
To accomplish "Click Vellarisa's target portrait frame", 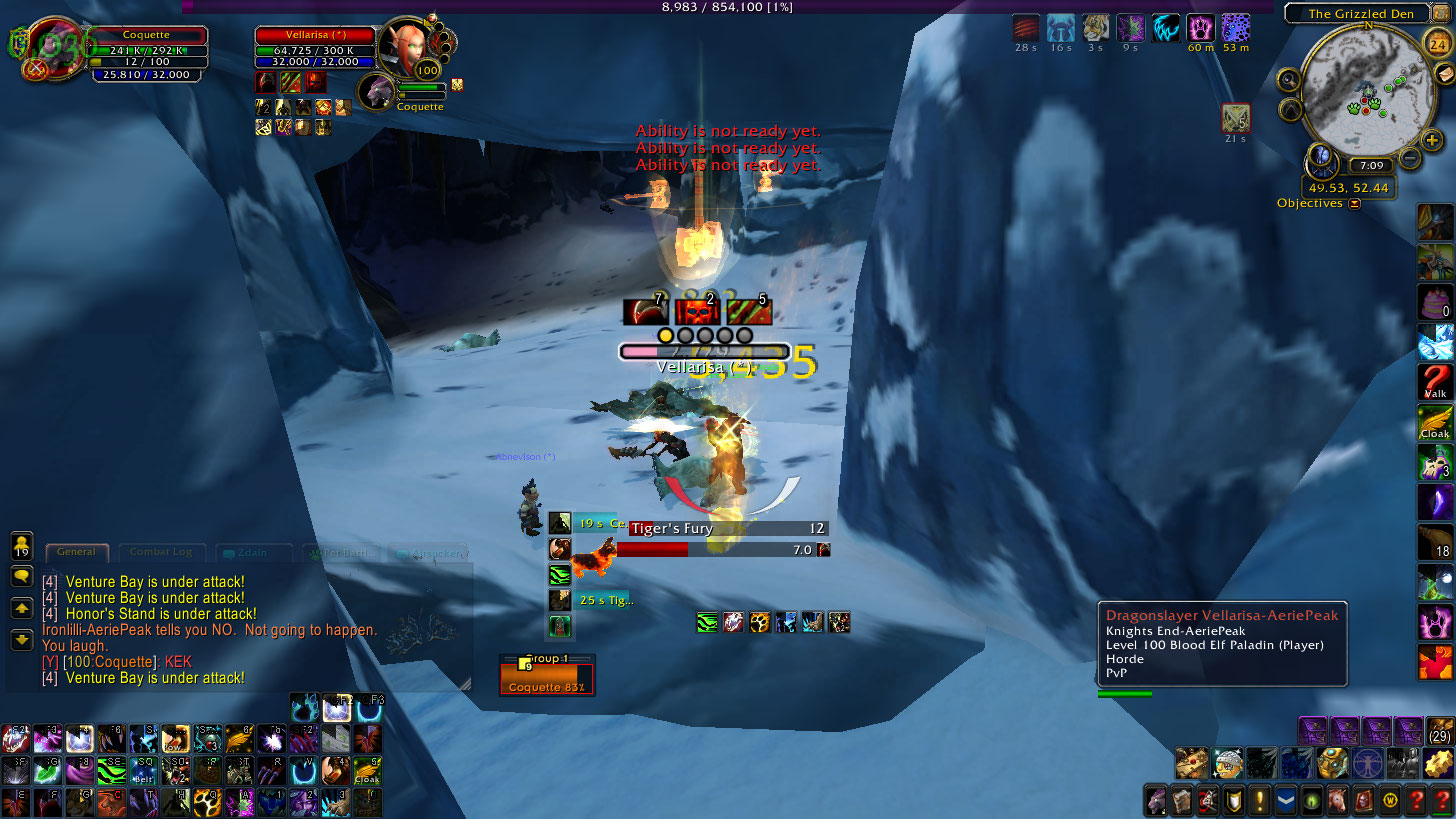I will pyautogui.click(x=406, y=45).
